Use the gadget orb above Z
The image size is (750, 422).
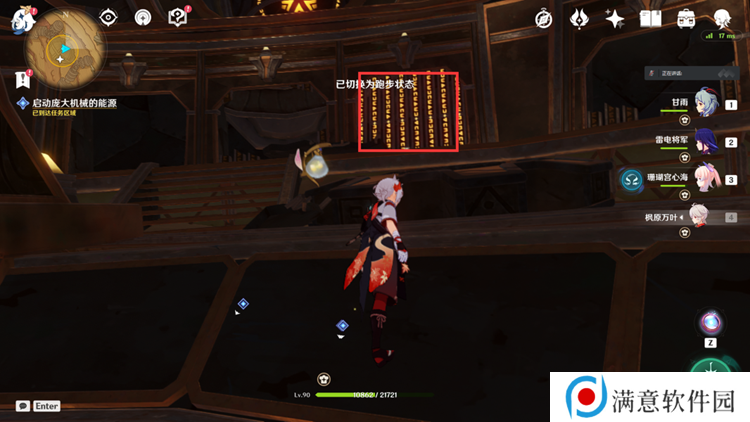(x=711, y=322)
